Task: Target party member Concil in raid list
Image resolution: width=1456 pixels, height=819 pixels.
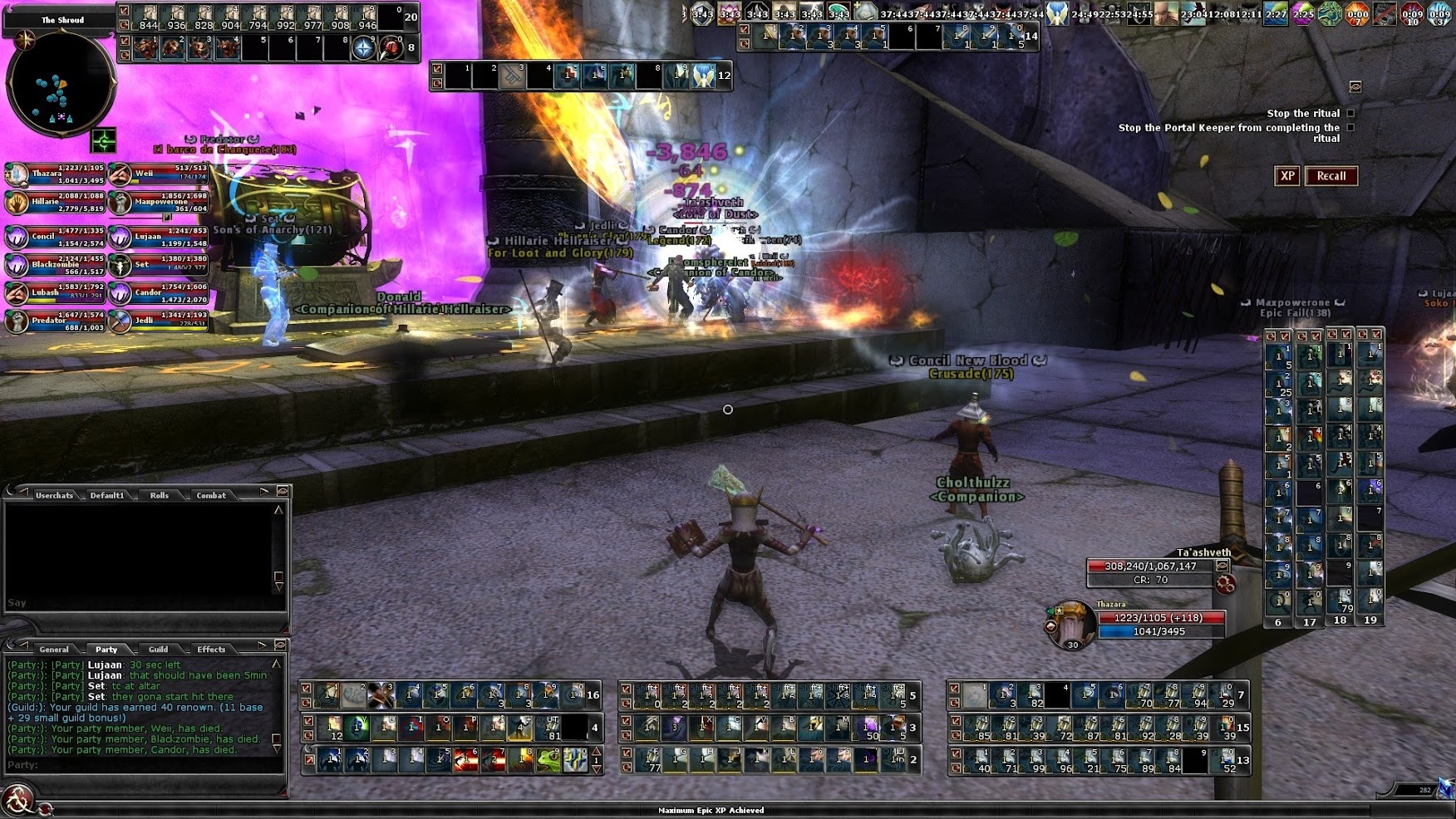Action: tap(56, 237)
